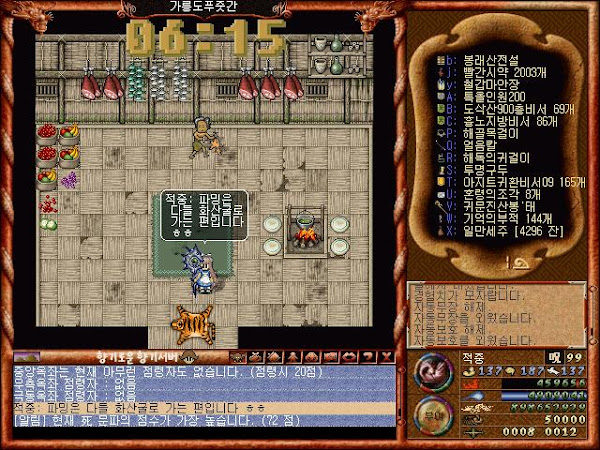Click the question mark help button
This screenshot has height=450, width=600.
pos(369,357)
